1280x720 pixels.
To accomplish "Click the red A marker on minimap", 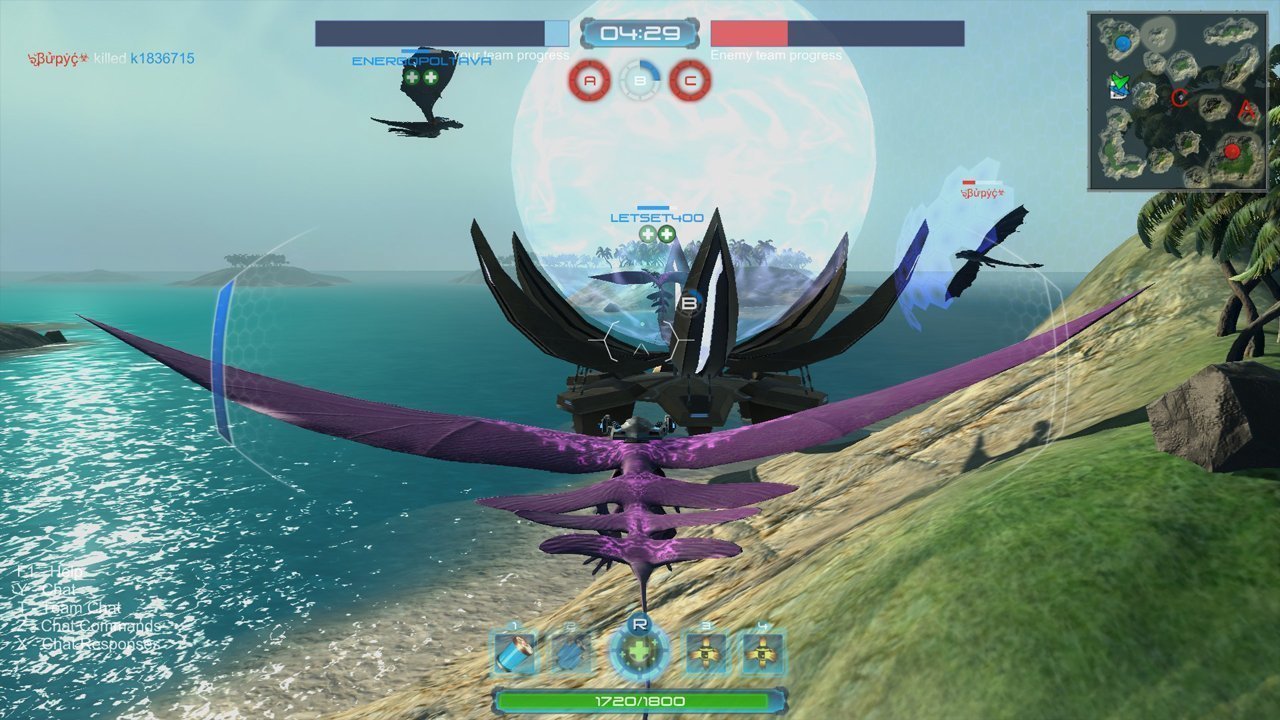I will point(1246,110).
